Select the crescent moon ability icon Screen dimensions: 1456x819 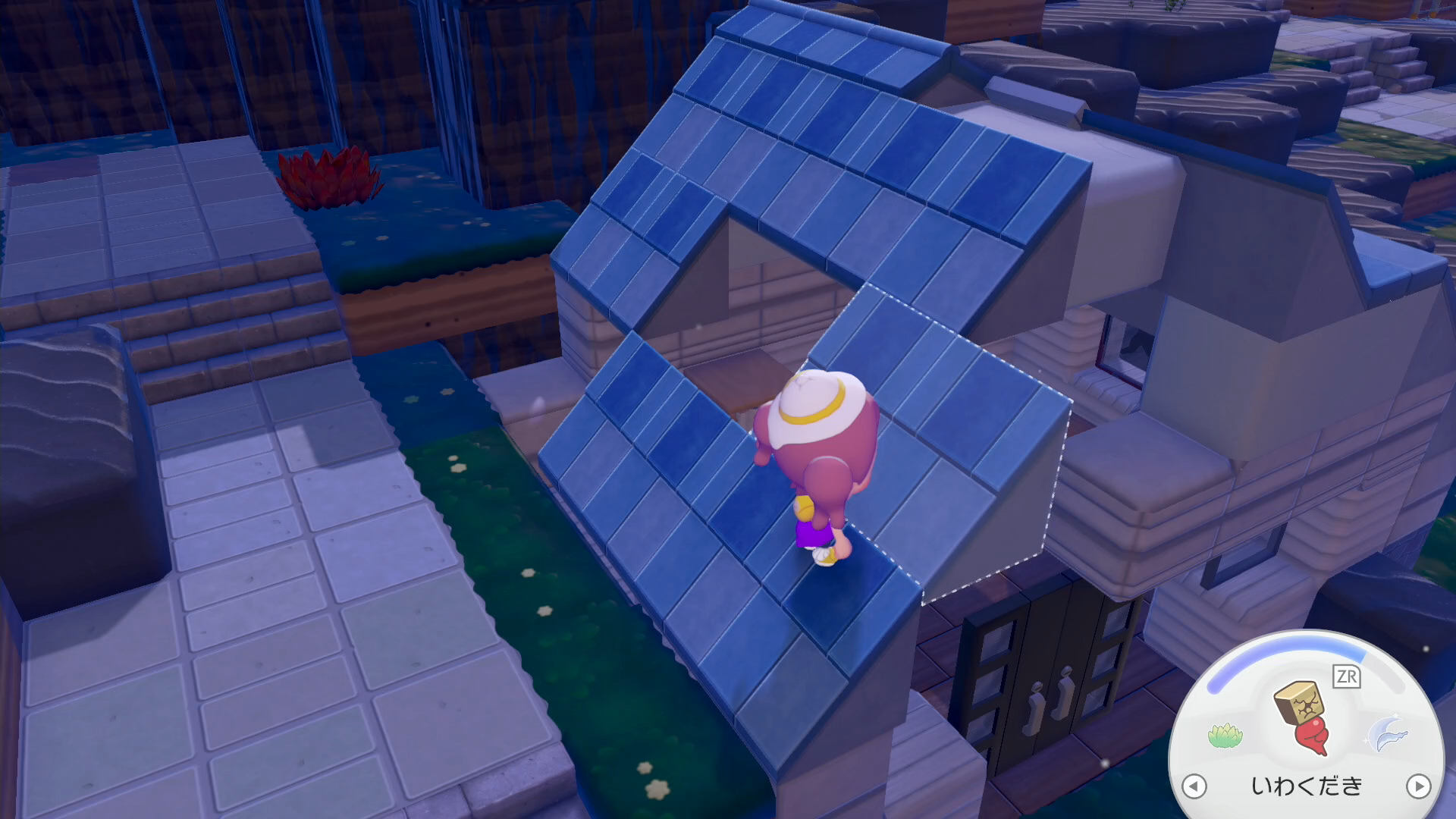1388,734
